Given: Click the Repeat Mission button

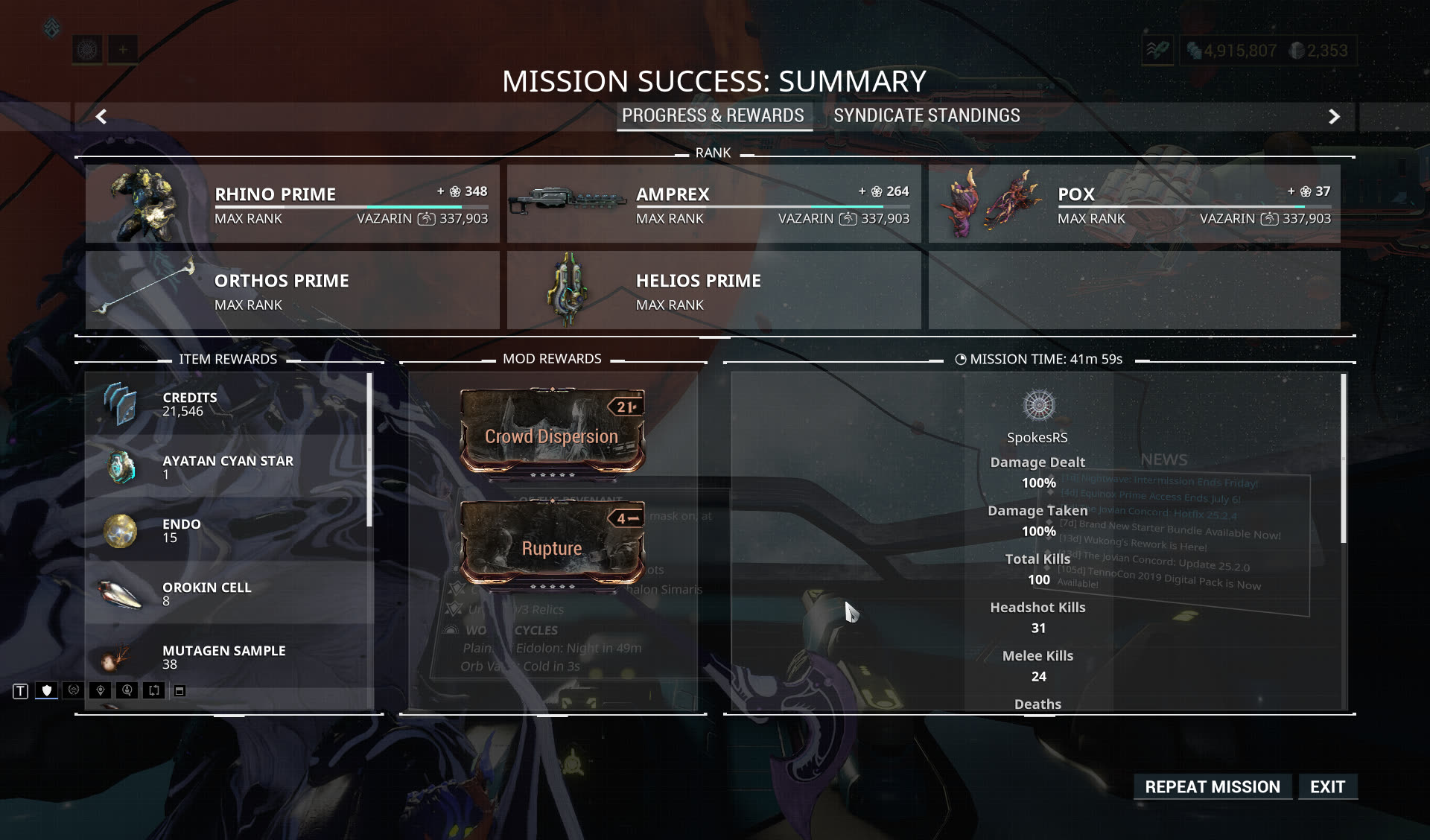Looking at the screenshot, I should [x=1212, y=787].
